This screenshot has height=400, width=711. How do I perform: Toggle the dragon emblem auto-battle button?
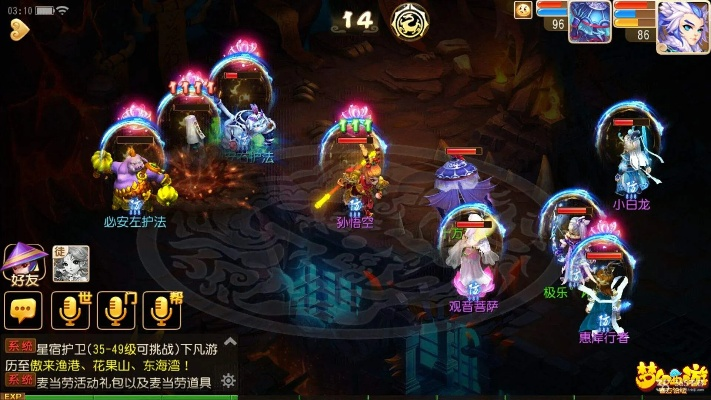[x=409, y=18]
